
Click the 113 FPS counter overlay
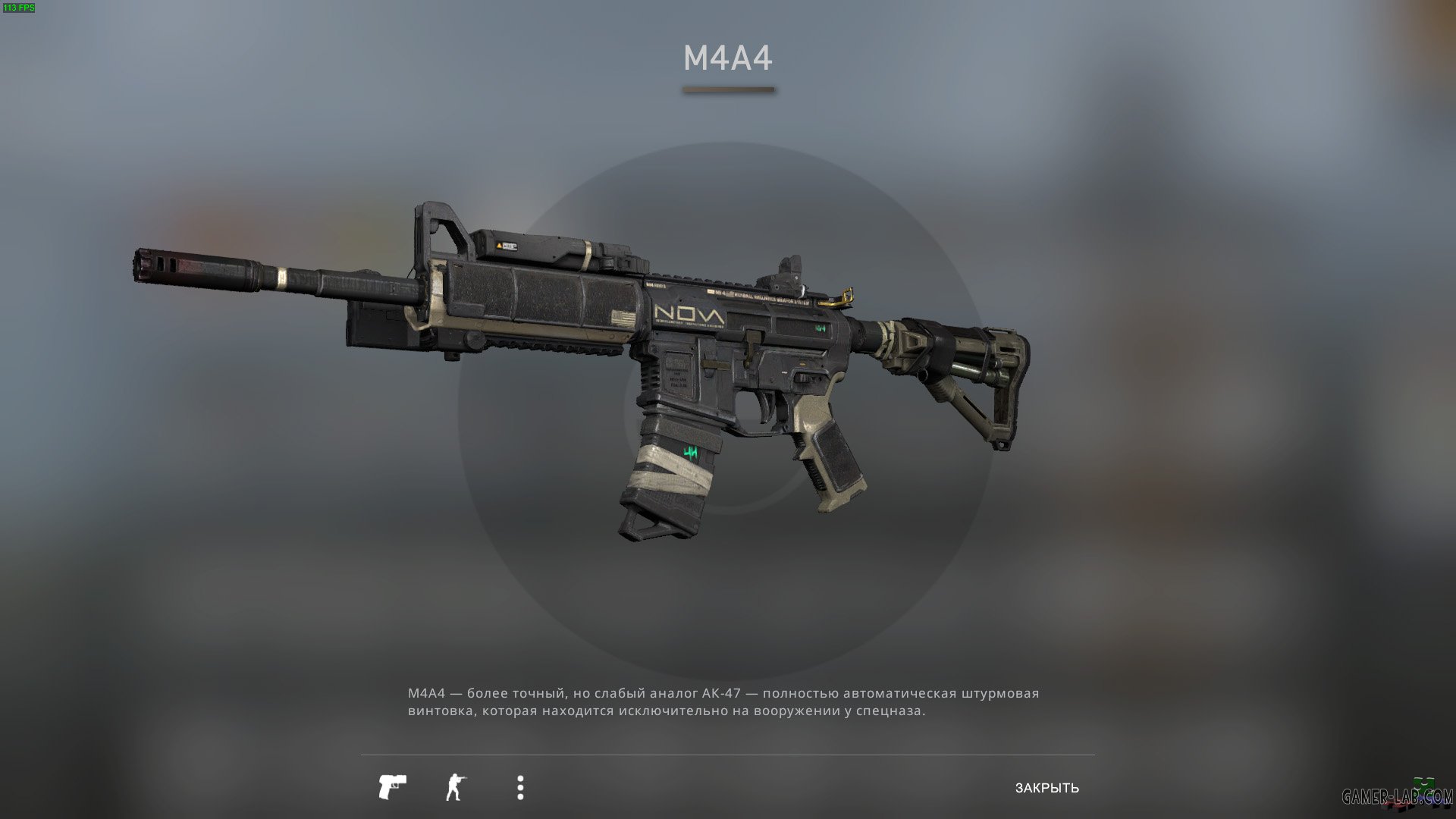click(x=20, y=9)
